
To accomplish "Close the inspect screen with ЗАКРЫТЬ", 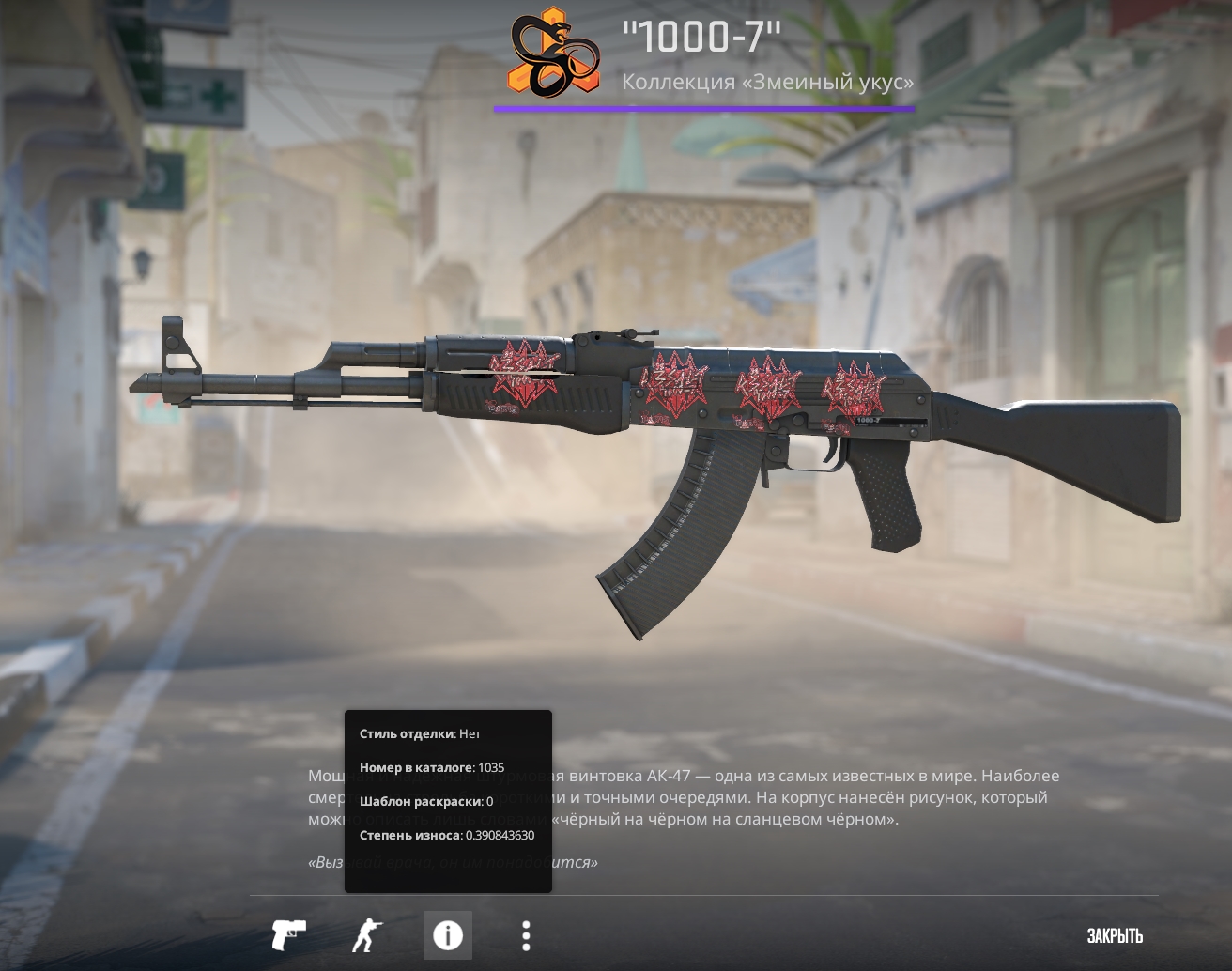I will coord(1115,935).
